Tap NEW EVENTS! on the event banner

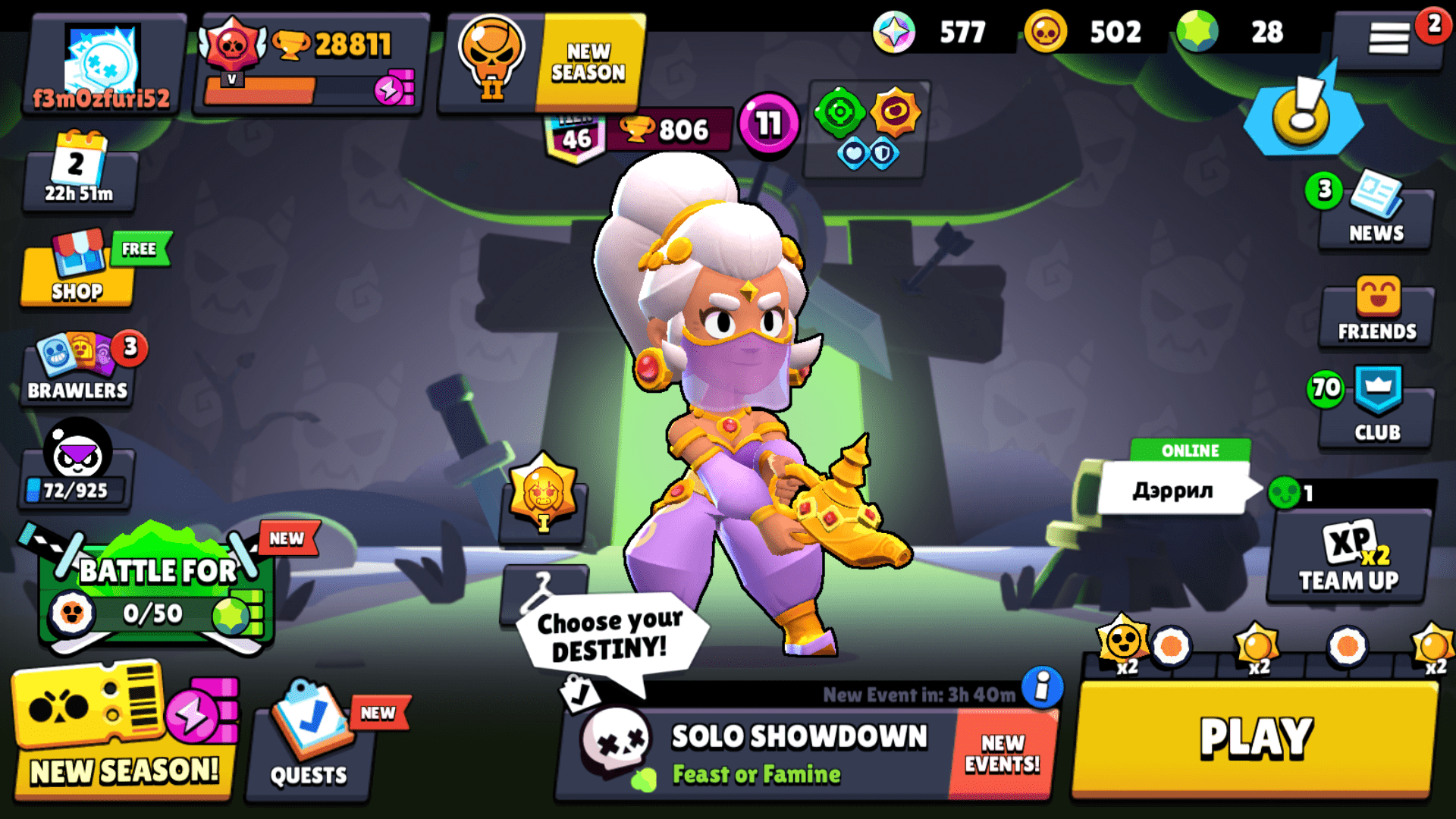1001,751
